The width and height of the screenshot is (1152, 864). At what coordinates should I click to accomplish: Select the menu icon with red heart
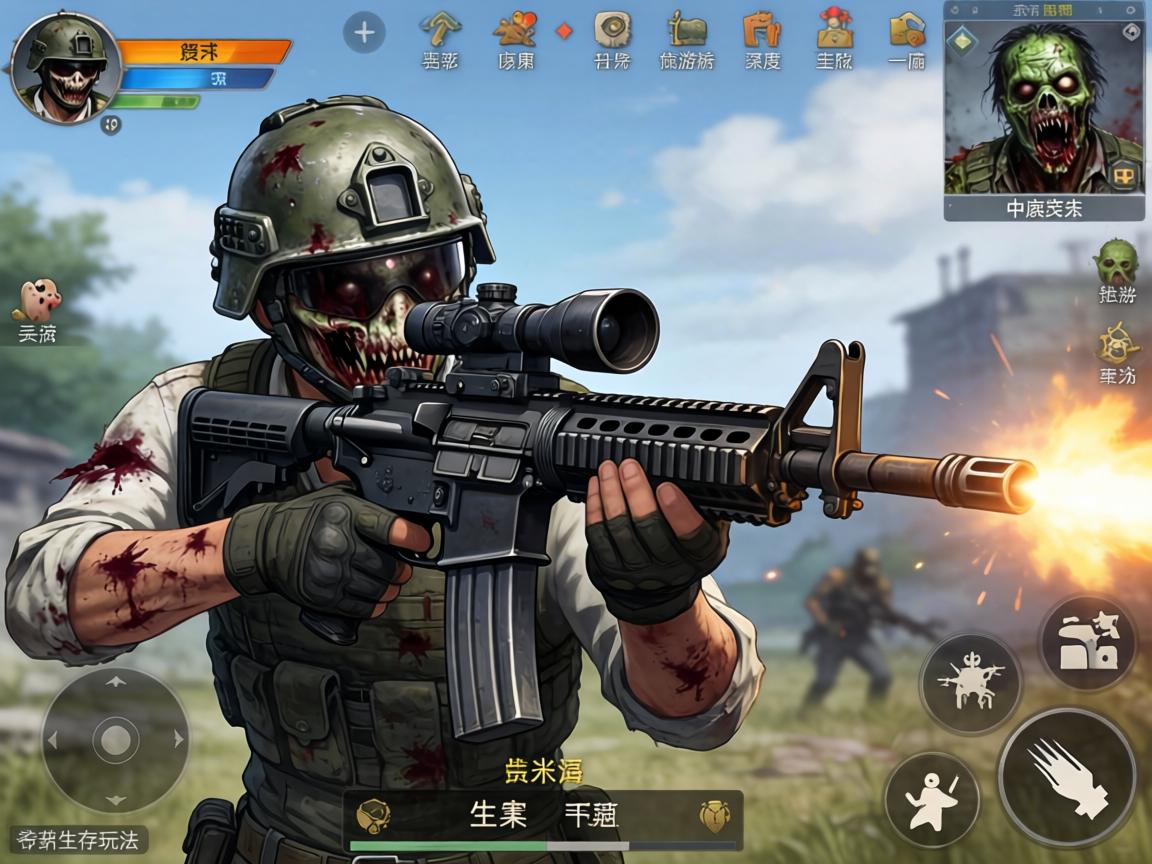515,29
